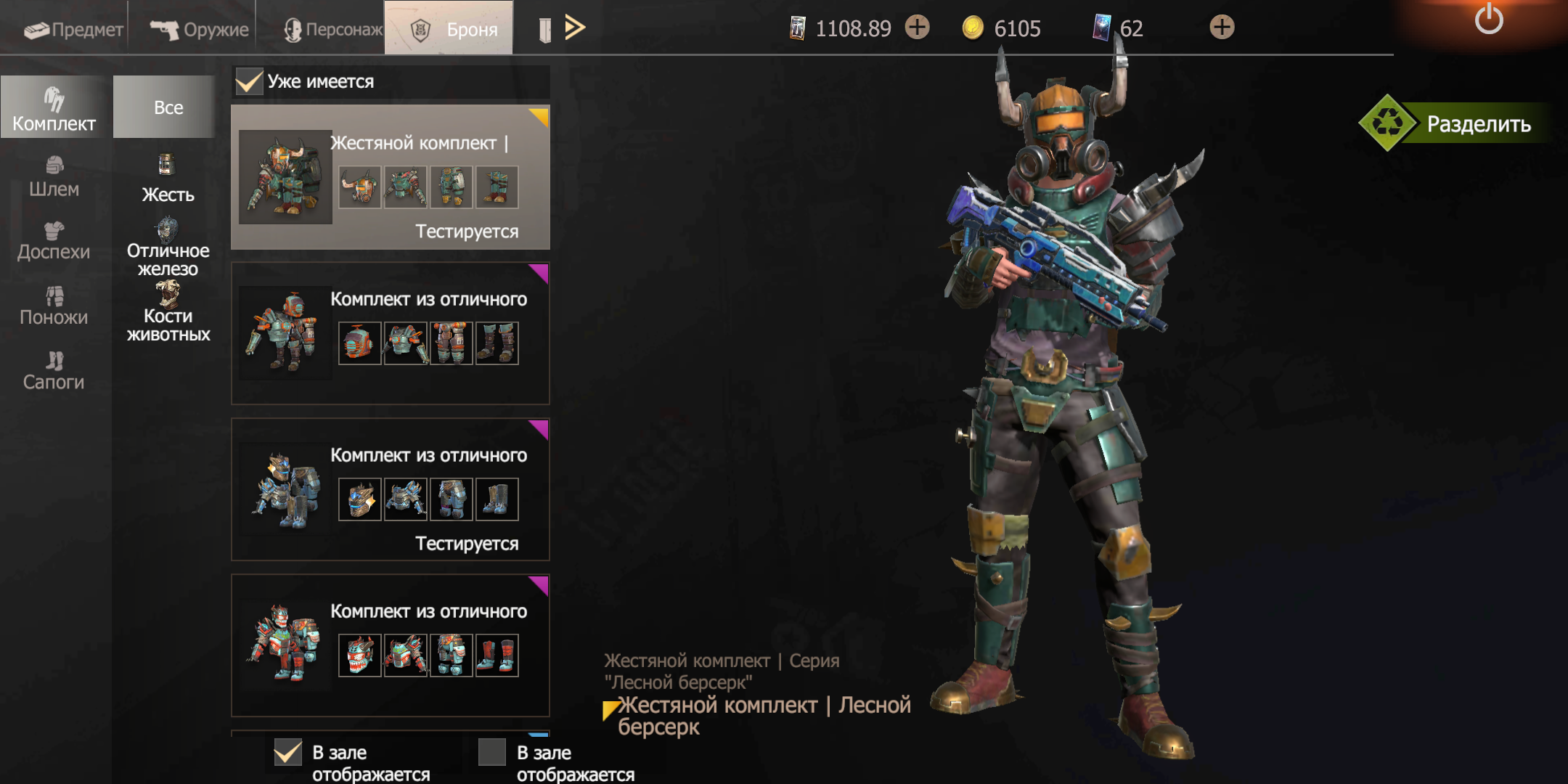The image size is (1568, 784).
Task: Tick the empty В зале отображается box
Action: 492,753
